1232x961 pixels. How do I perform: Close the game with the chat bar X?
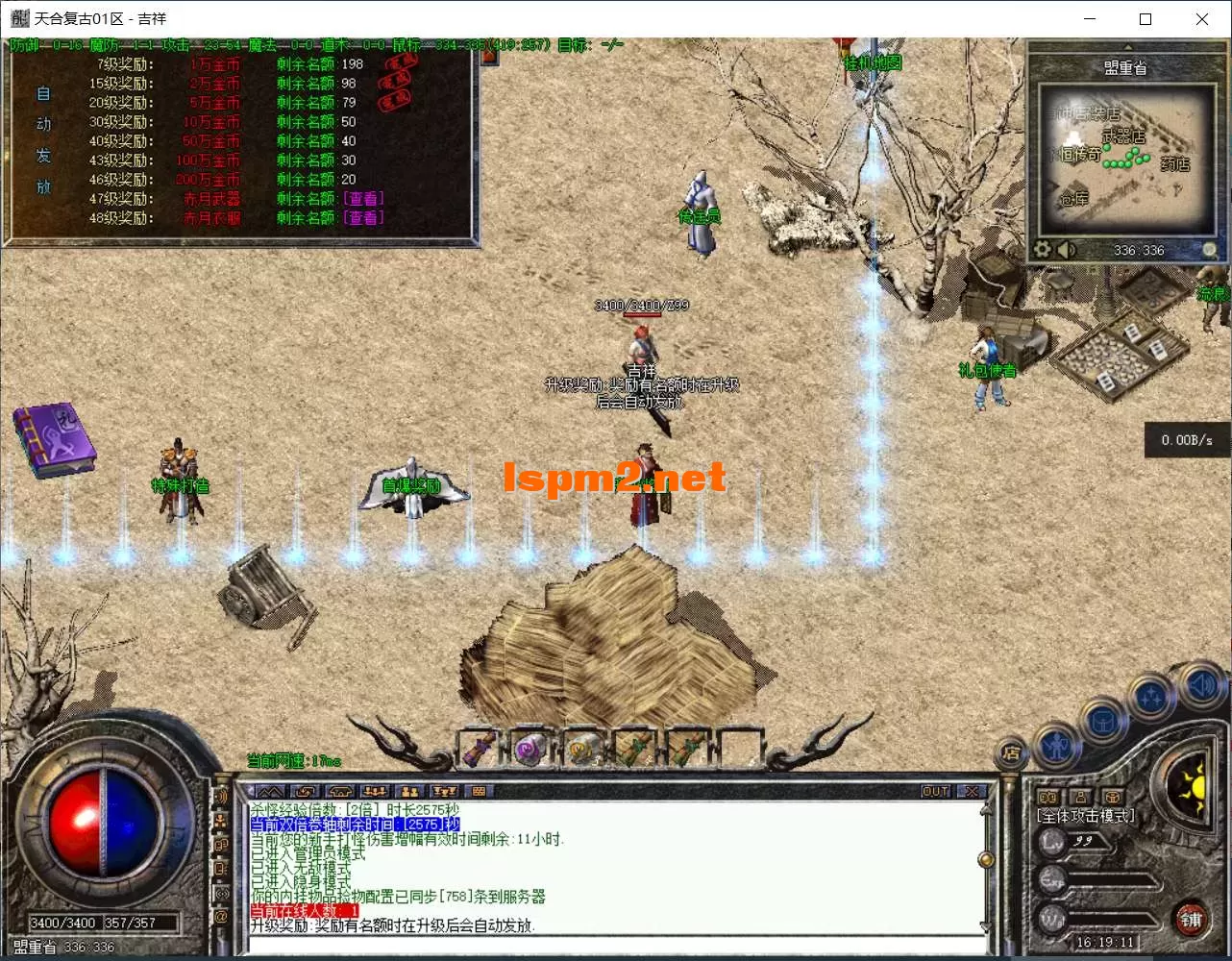click(x=973, y=791)
